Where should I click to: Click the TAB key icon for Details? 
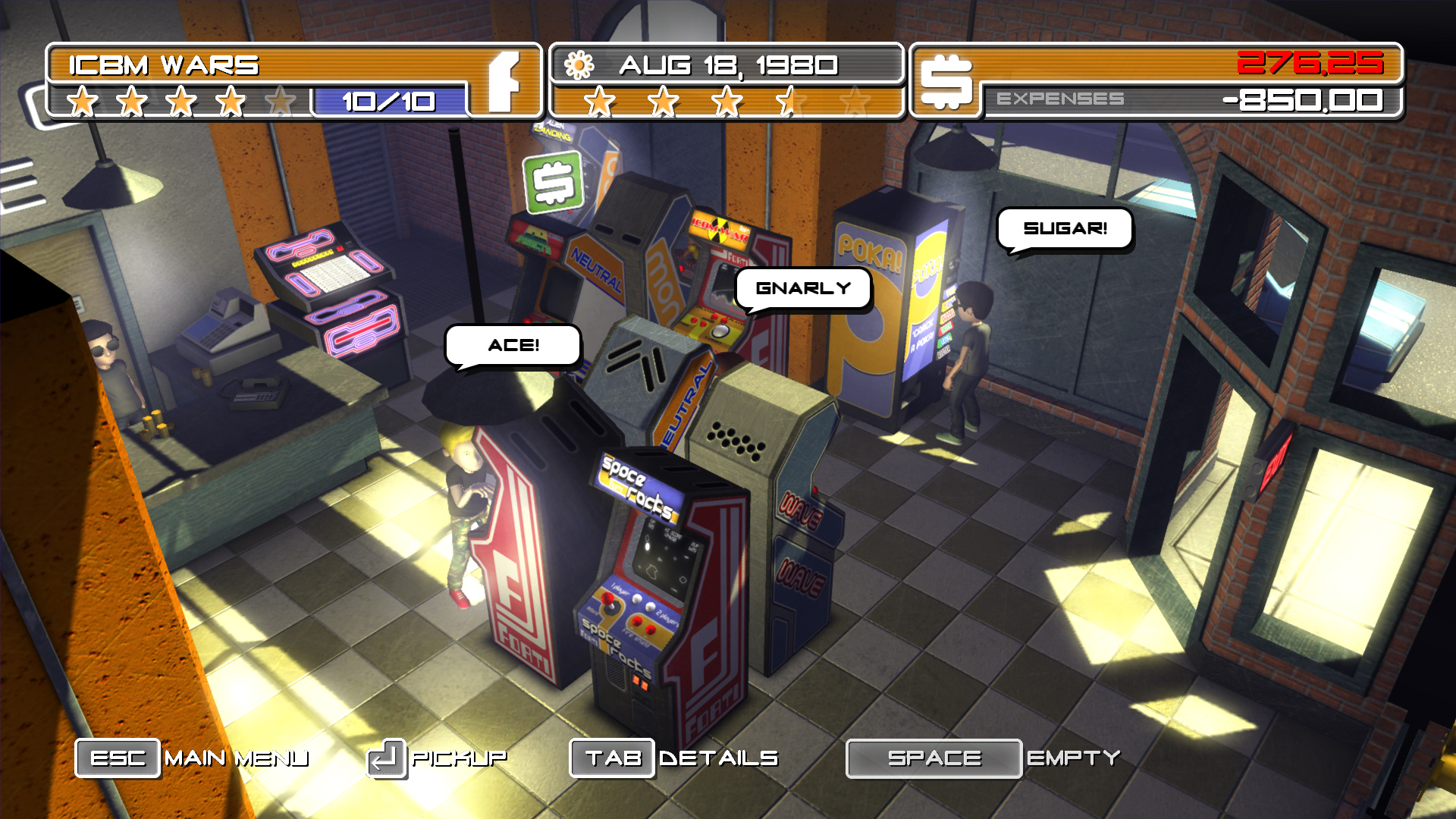coord(611,756)
